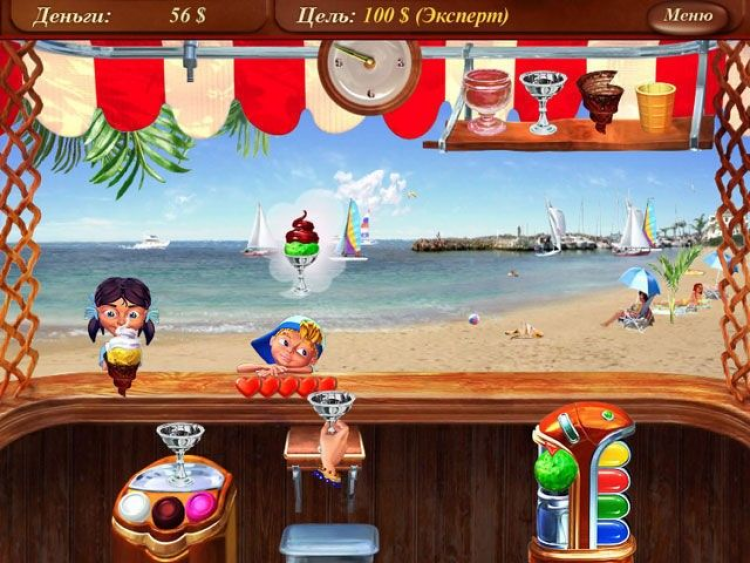The image size is (750, 563).
Task: Open the Меню button
Action: [687, 16]
